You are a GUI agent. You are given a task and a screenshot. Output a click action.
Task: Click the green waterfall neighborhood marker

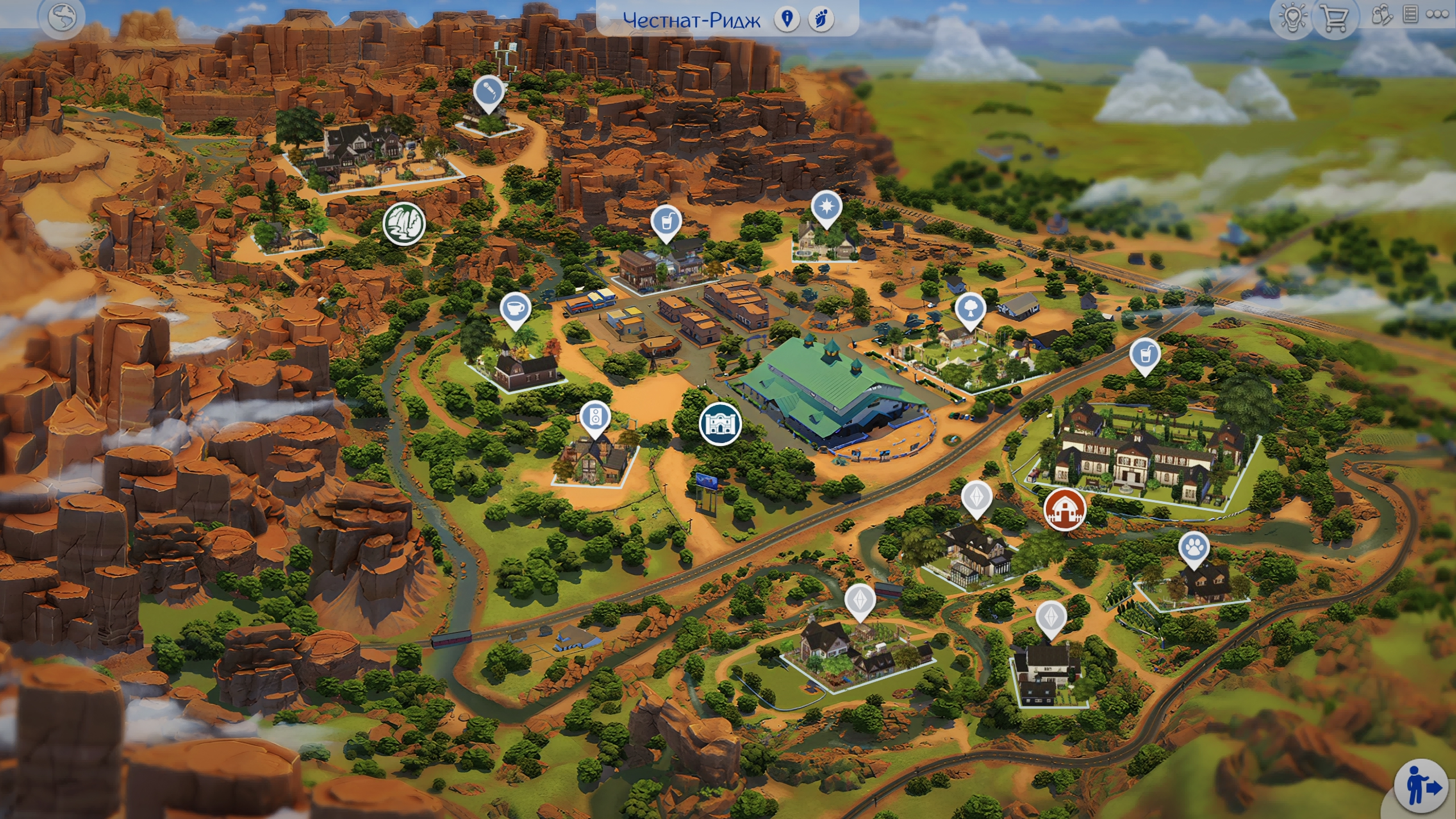tap(404, 223)
